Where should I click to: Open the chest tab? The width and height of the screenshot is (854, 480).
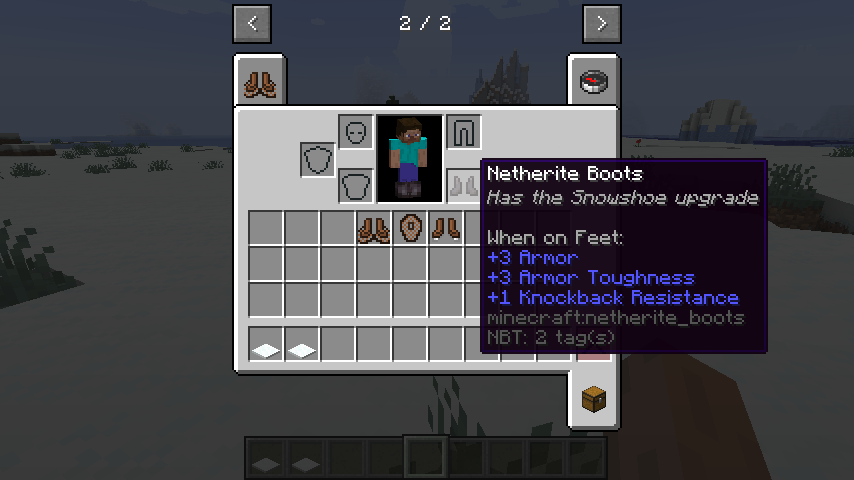(x=594, y=397)
